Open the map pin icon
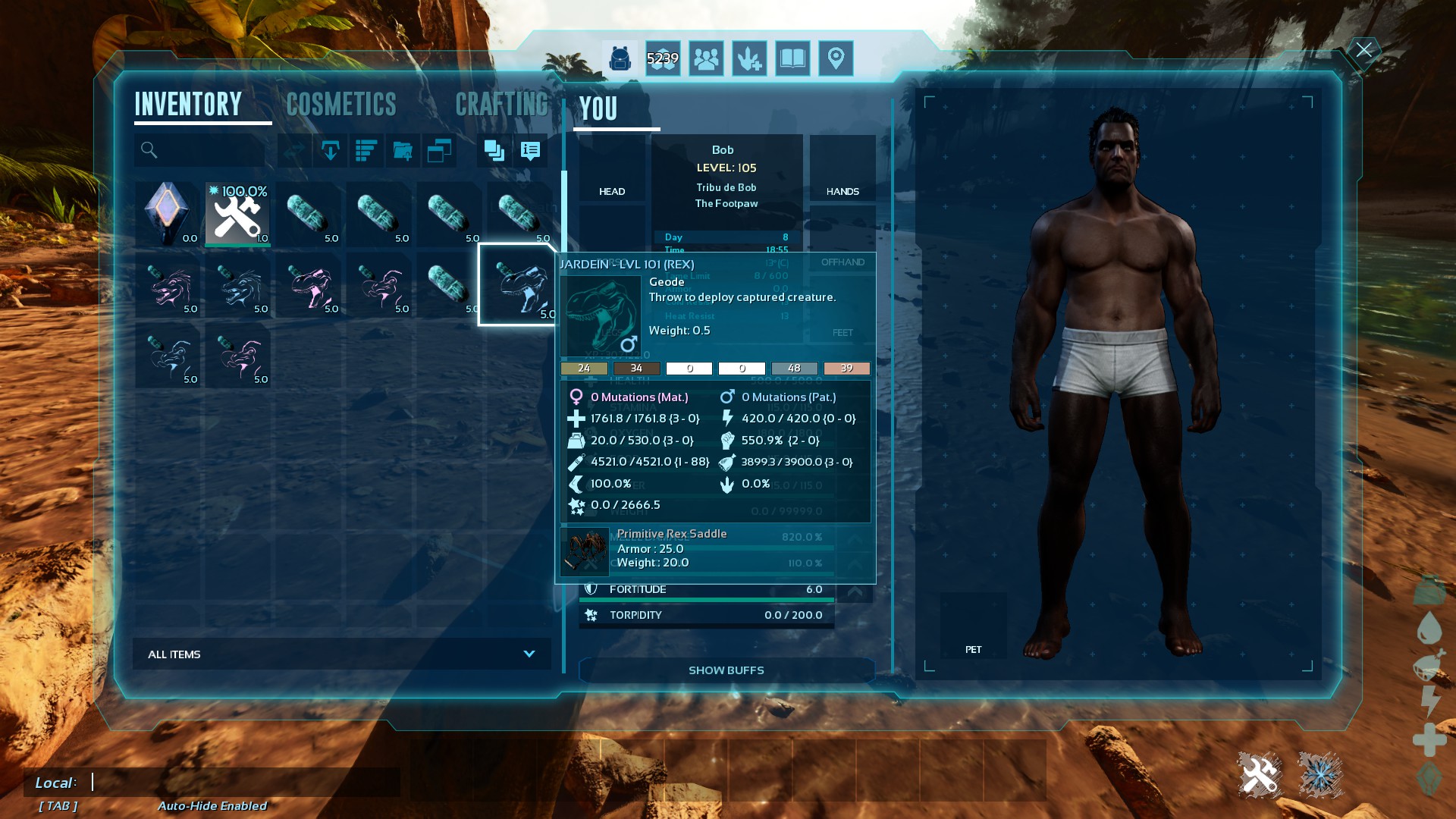Screen dimensions: 1456x819 pyautogui.click(x=836, y=58)
